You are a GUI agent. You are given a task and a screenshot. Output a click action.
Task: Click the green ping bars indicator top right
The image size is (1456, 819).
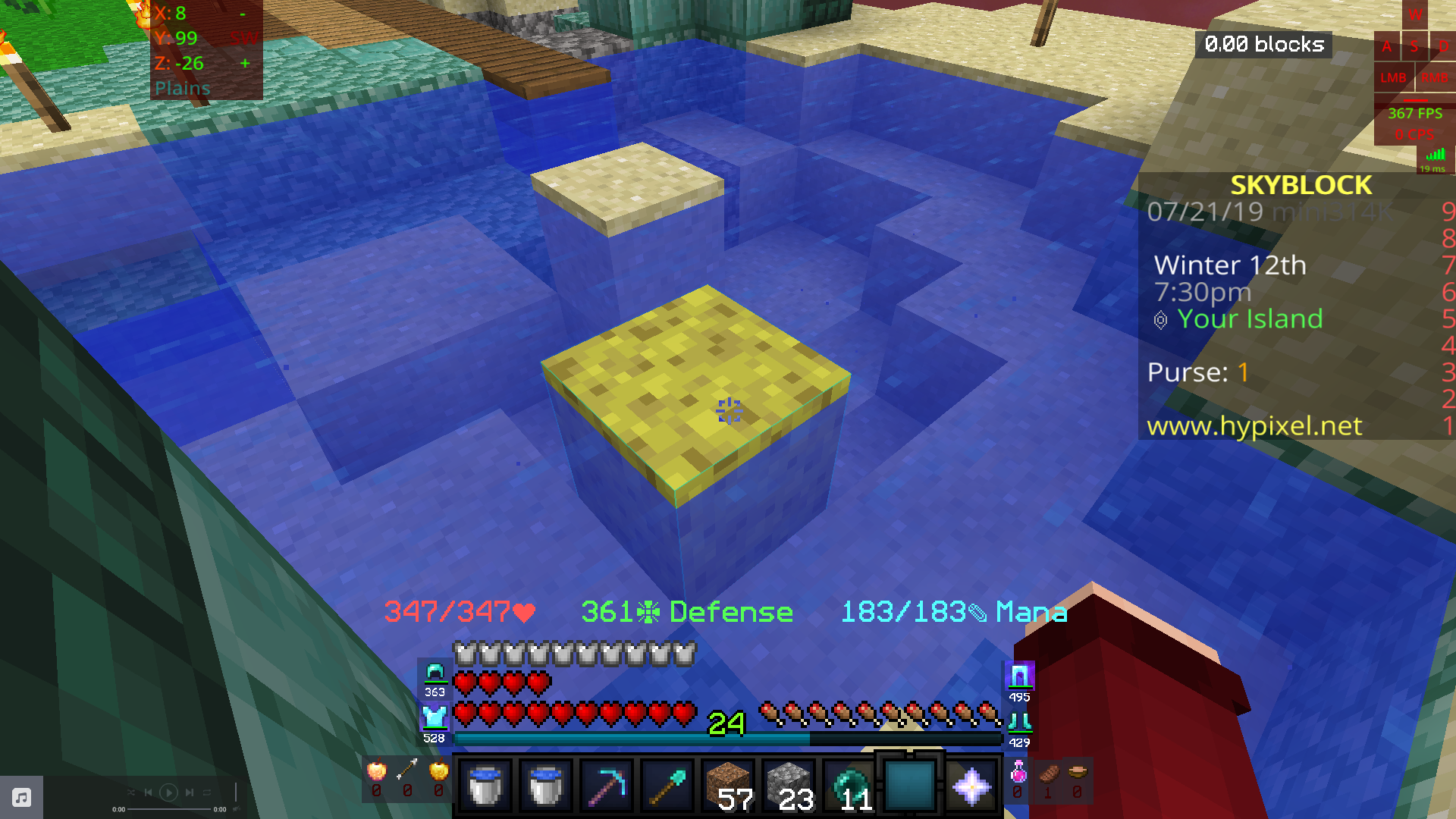(x=1436, y=154)
